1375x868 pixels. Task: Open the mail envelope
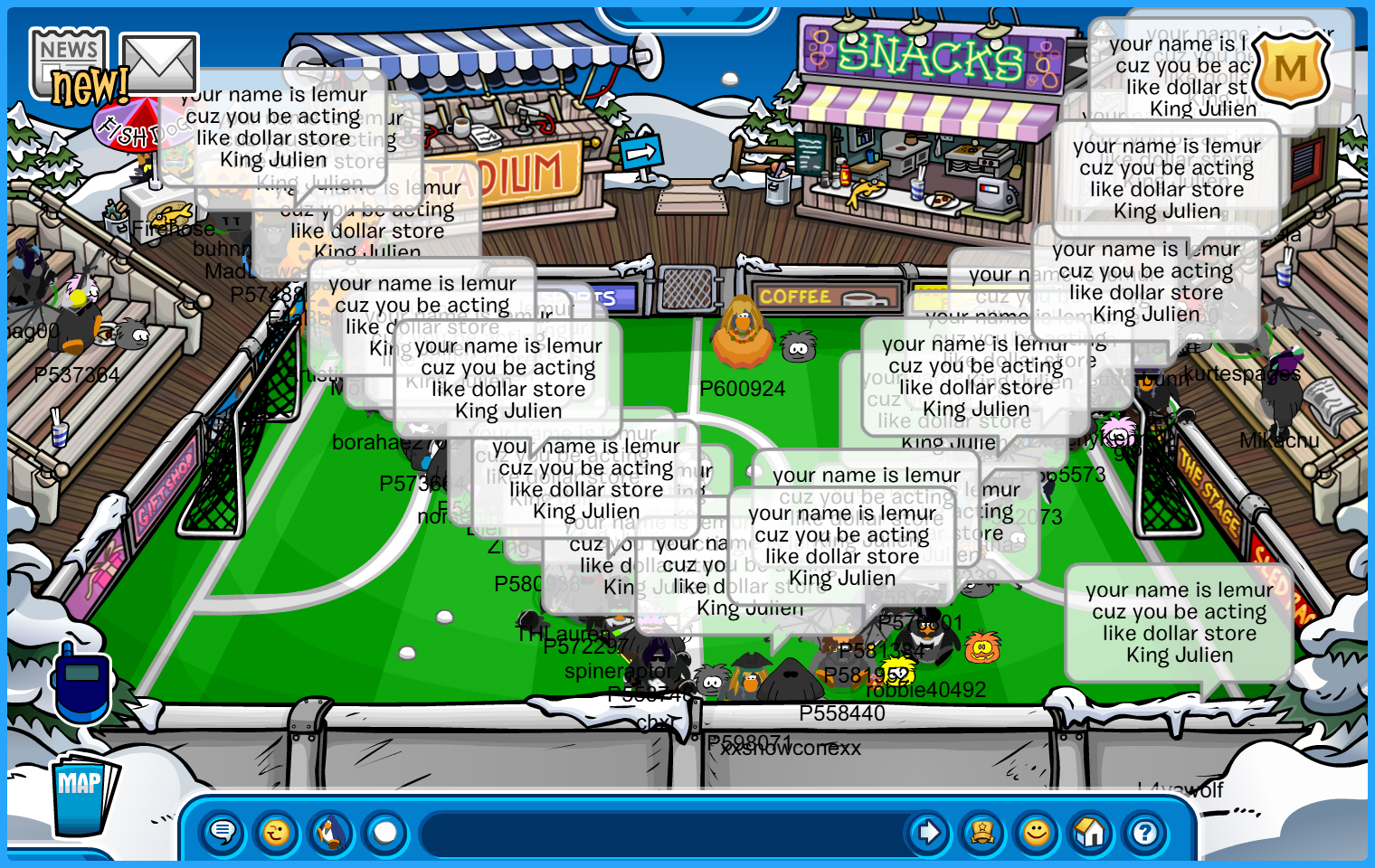coord(159,63)
